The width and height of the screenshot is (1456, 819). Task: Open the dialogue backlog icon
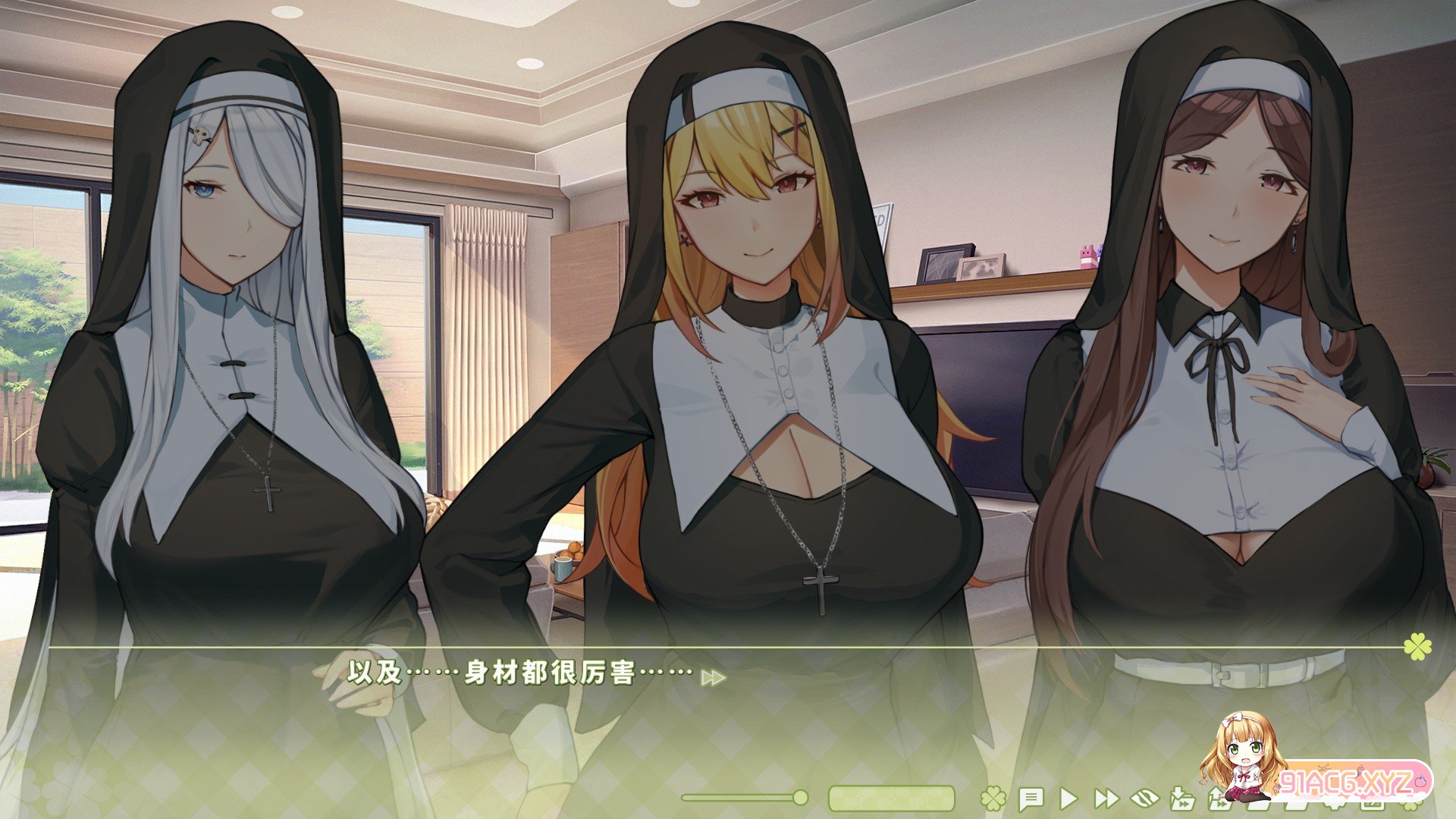(x=1031, y=798)
